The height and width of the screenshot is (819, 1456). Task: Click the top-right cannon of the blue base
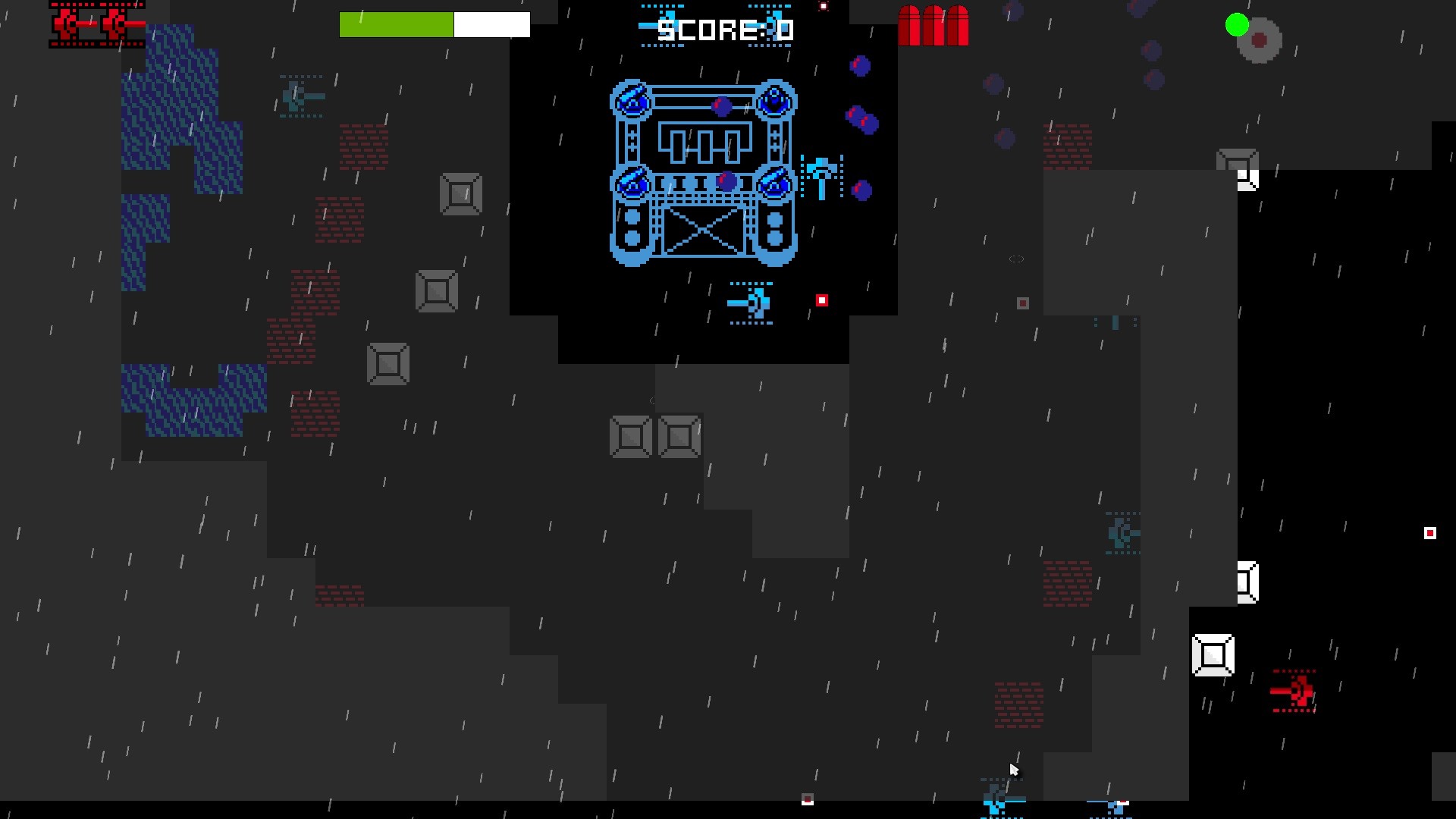(773, 101)
